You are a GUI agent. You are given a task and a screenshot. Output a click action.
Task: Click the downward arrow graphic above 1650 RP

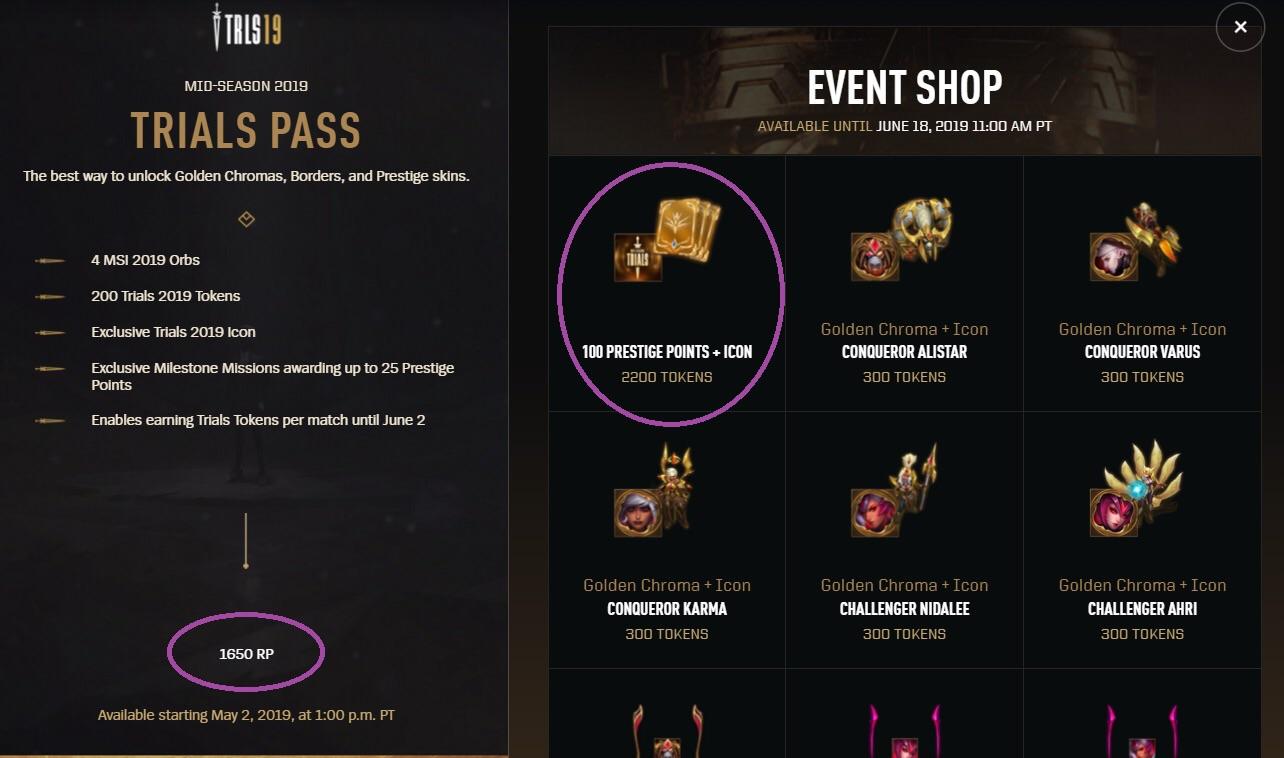click(246, 545)
